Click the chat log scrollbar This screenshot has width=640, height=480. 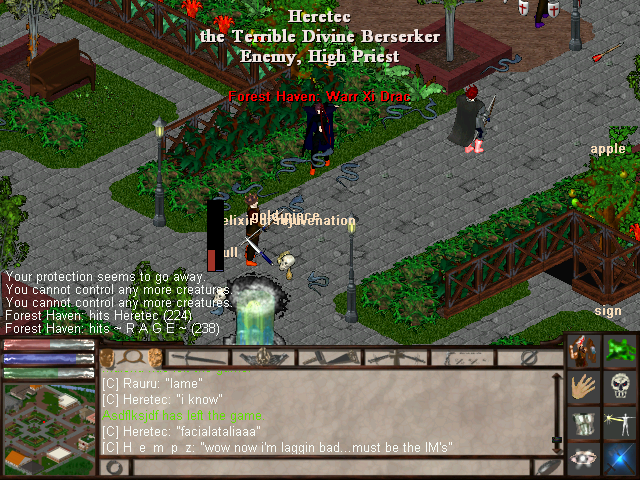557,410
